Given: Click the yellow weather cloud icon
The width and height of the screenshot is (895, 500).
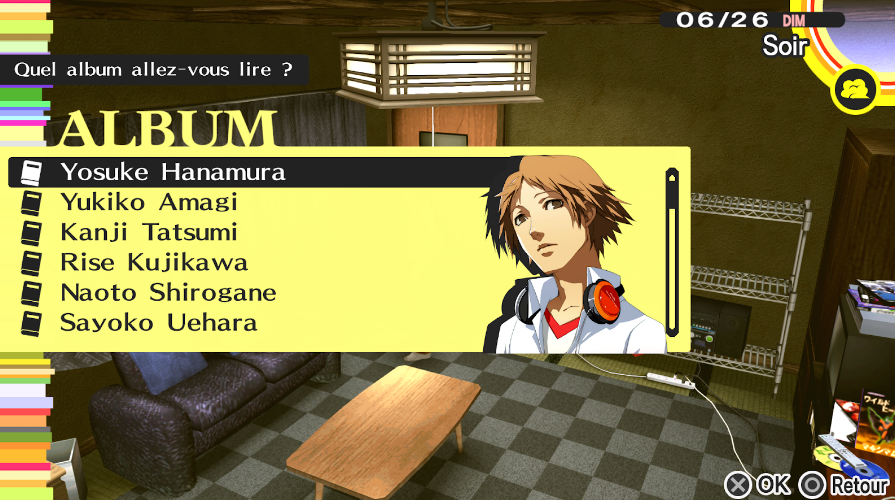Looking at the screenshot, I should [856, 89].
